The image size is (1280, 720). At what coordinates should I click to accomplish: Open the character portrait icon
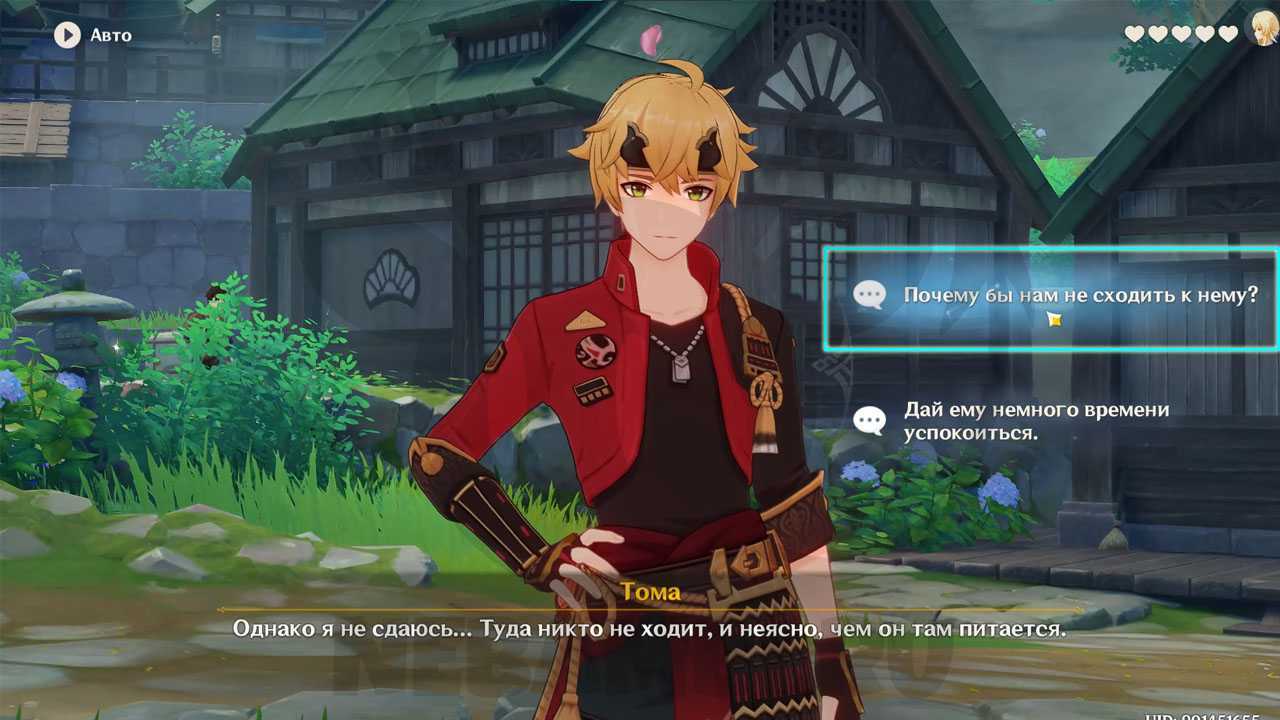pos(1263,29)
